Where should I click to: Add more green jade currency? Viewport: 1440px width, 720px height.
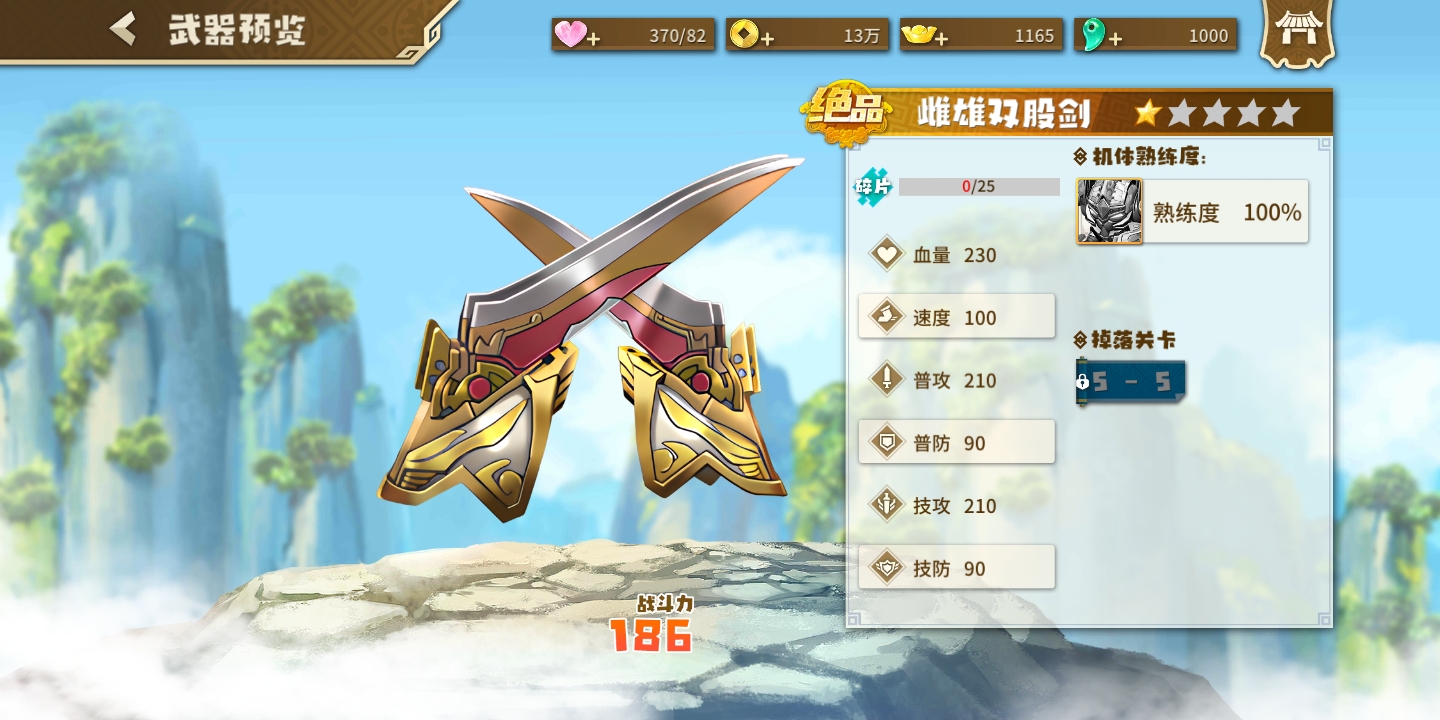(x=1115, y=38)
